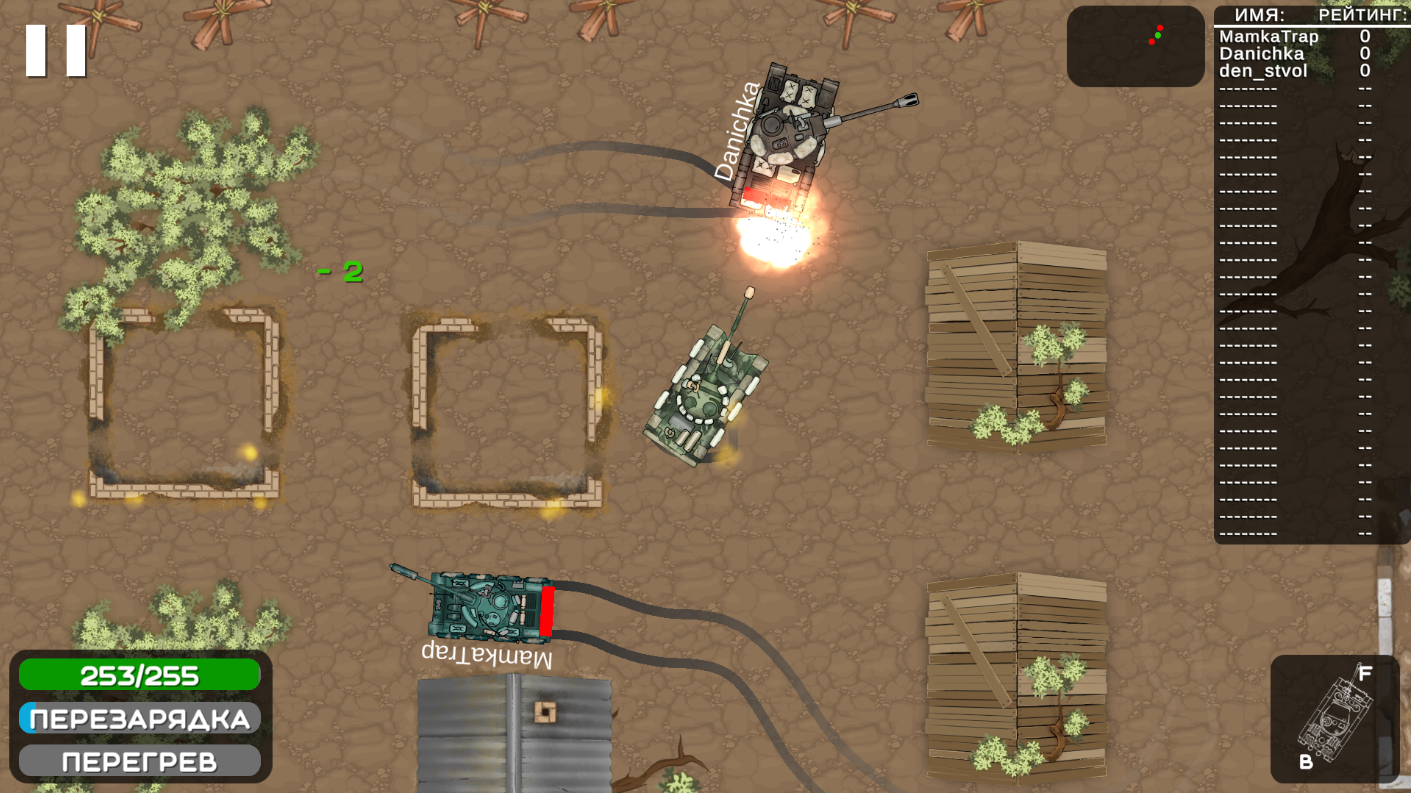Open the minimap panel top right
The width and height of the screenshot is (1411, 793).
(x=1135, y=47)
